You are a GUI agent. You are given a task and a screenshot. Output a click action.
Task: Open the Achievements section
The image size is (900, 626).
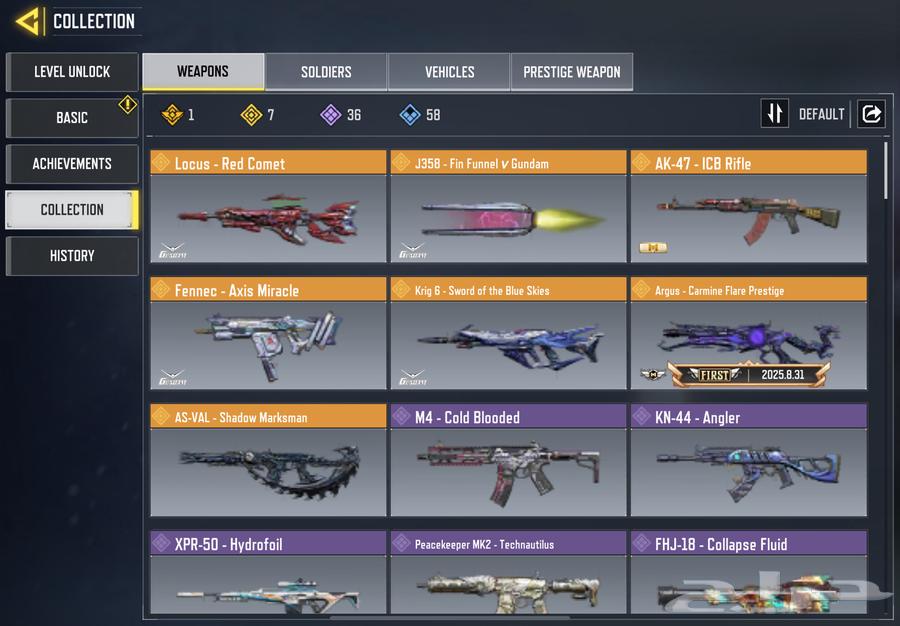point(72,164)
